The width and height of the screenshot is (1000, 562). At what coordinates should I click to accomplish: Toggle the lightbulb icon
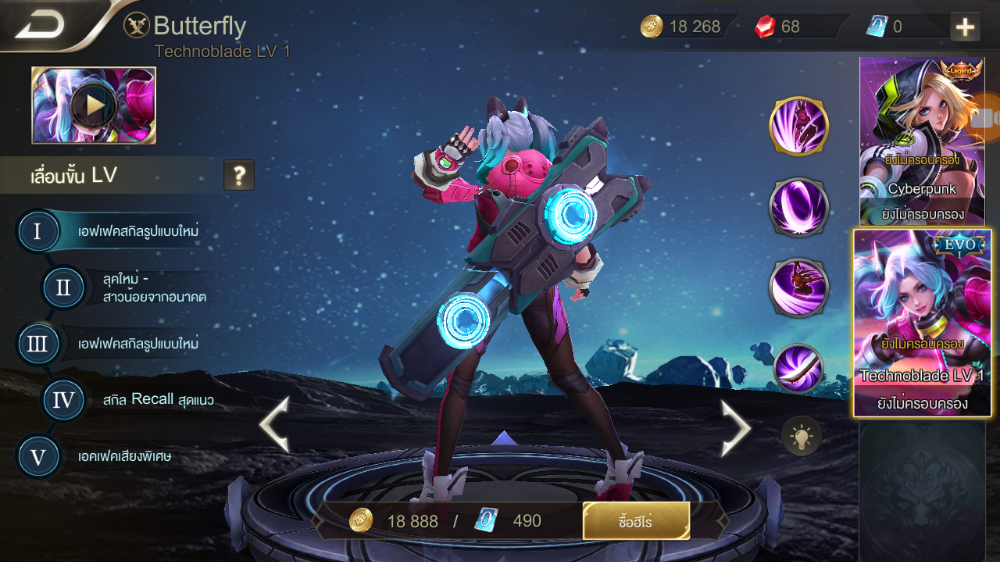click(801, 436)
